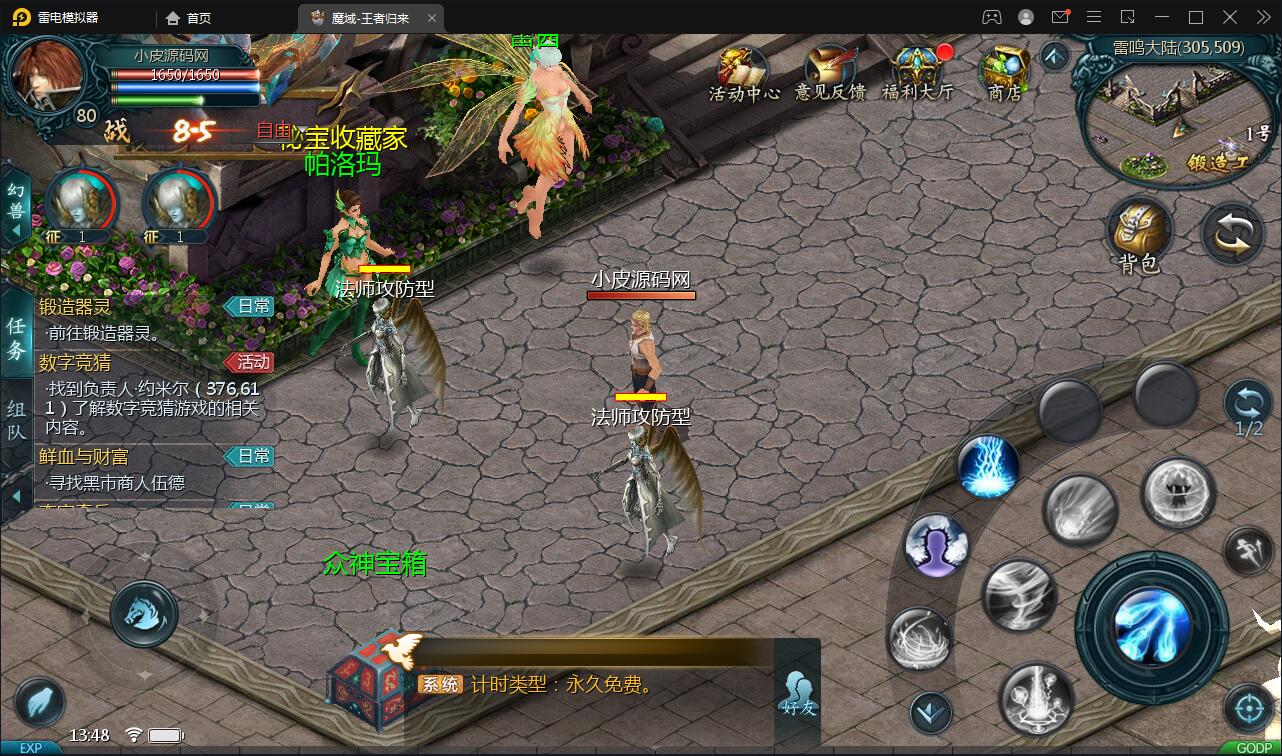1282x756 pixels.
Task: Select the 任务 quest tab
Action: point(17,337)
